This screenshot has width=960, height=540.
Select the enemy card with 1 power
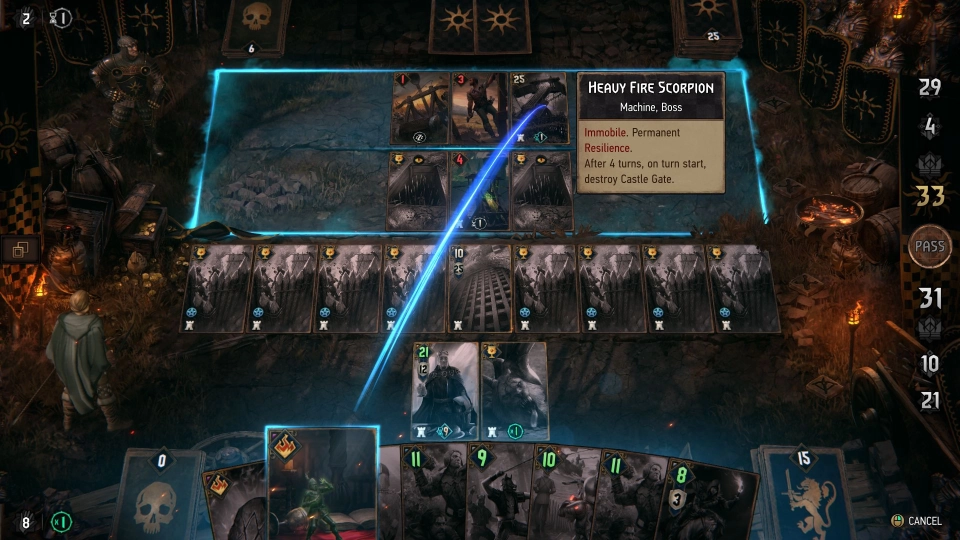pyautogui.click(x=419, y=108)
